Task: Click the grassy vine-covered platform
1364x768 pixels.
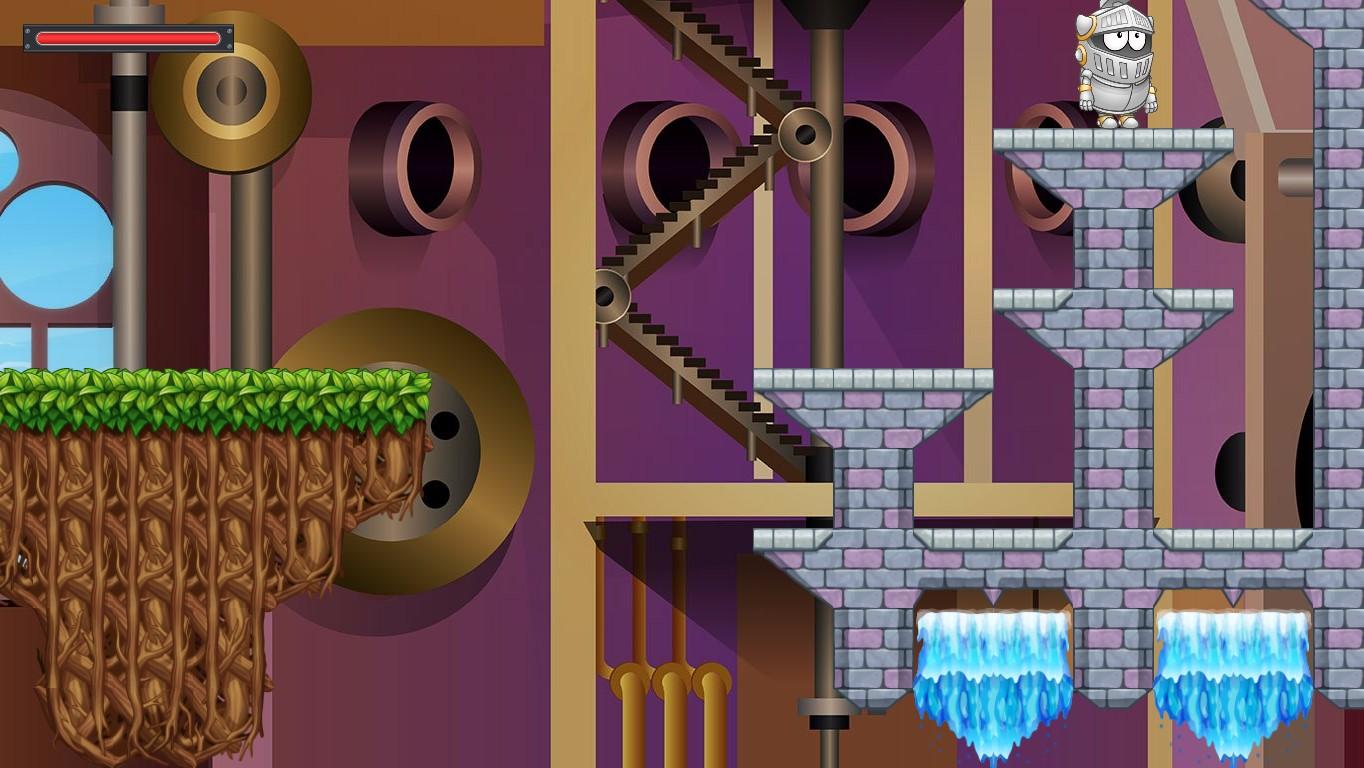Action: pos(200,390)
